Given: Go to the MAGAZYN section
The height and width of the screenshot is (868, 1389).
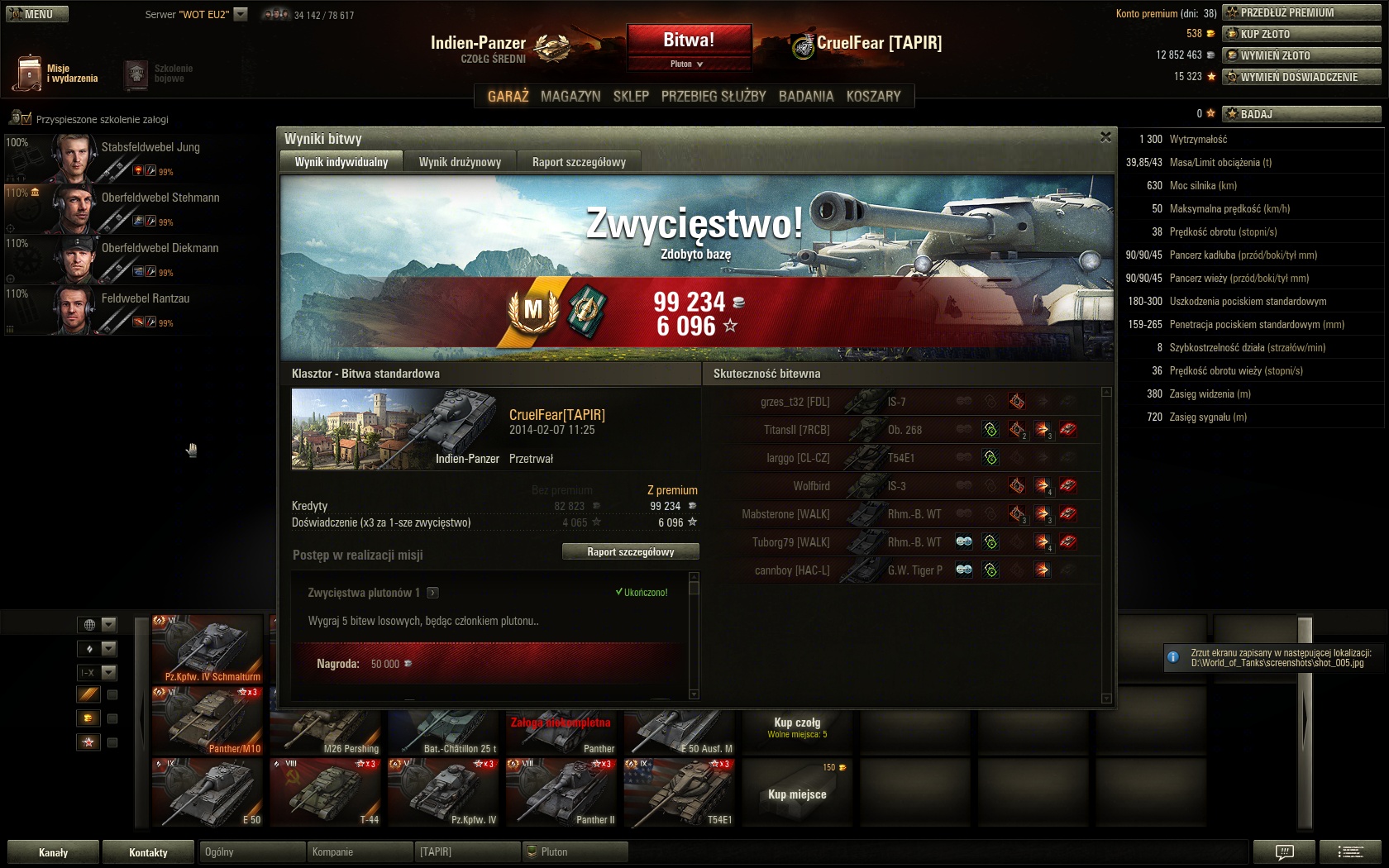Looking at the screenshot, I should pyautogui.click(x=570, y=97).
